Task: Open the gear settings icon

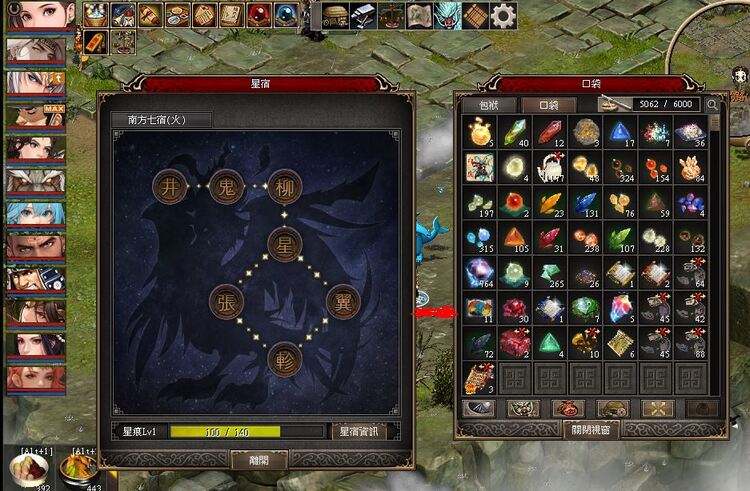Action: [x=503, y=15]
